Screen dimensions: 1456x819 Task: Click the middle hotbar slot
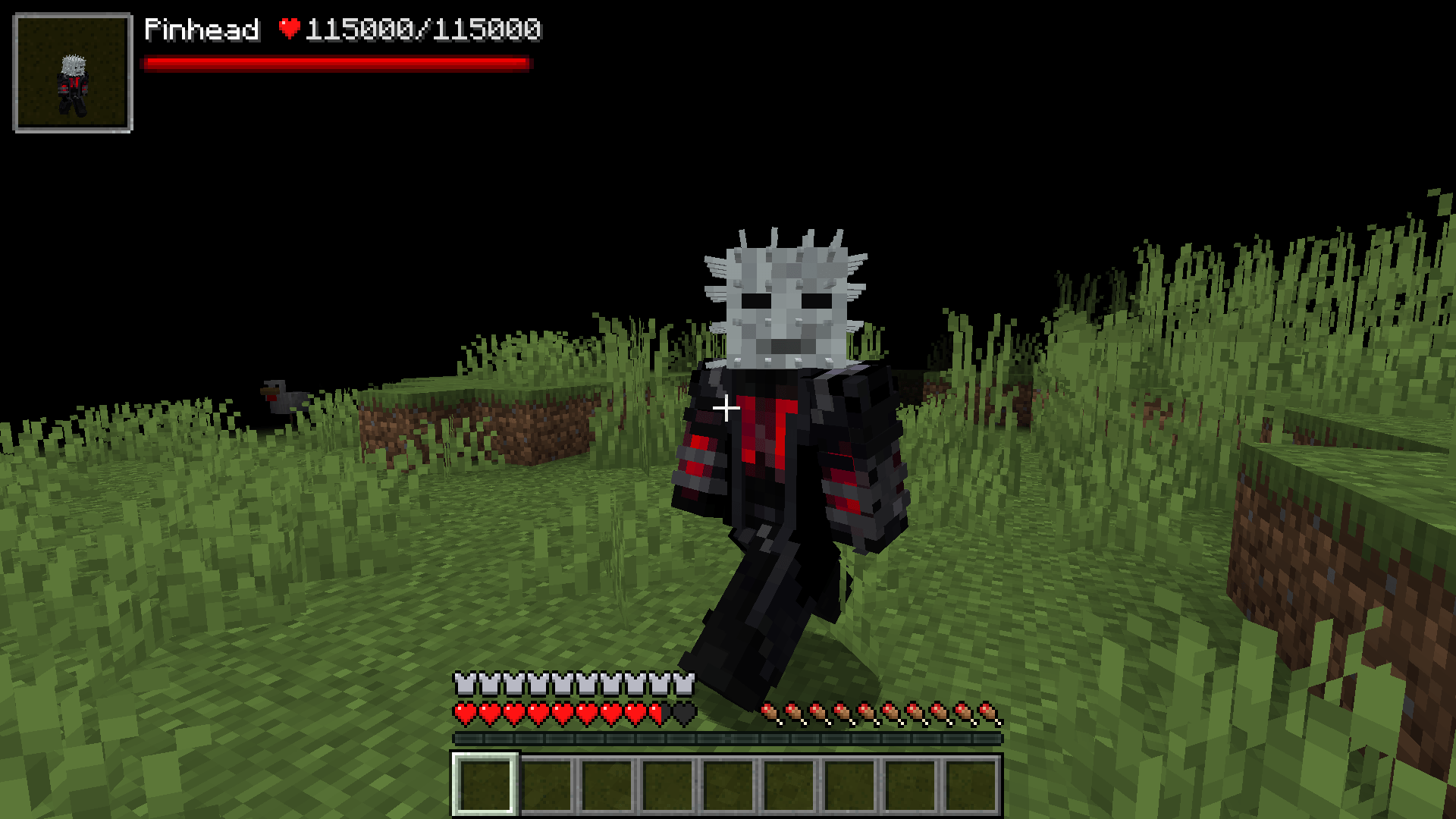click(x=729, y=786)
